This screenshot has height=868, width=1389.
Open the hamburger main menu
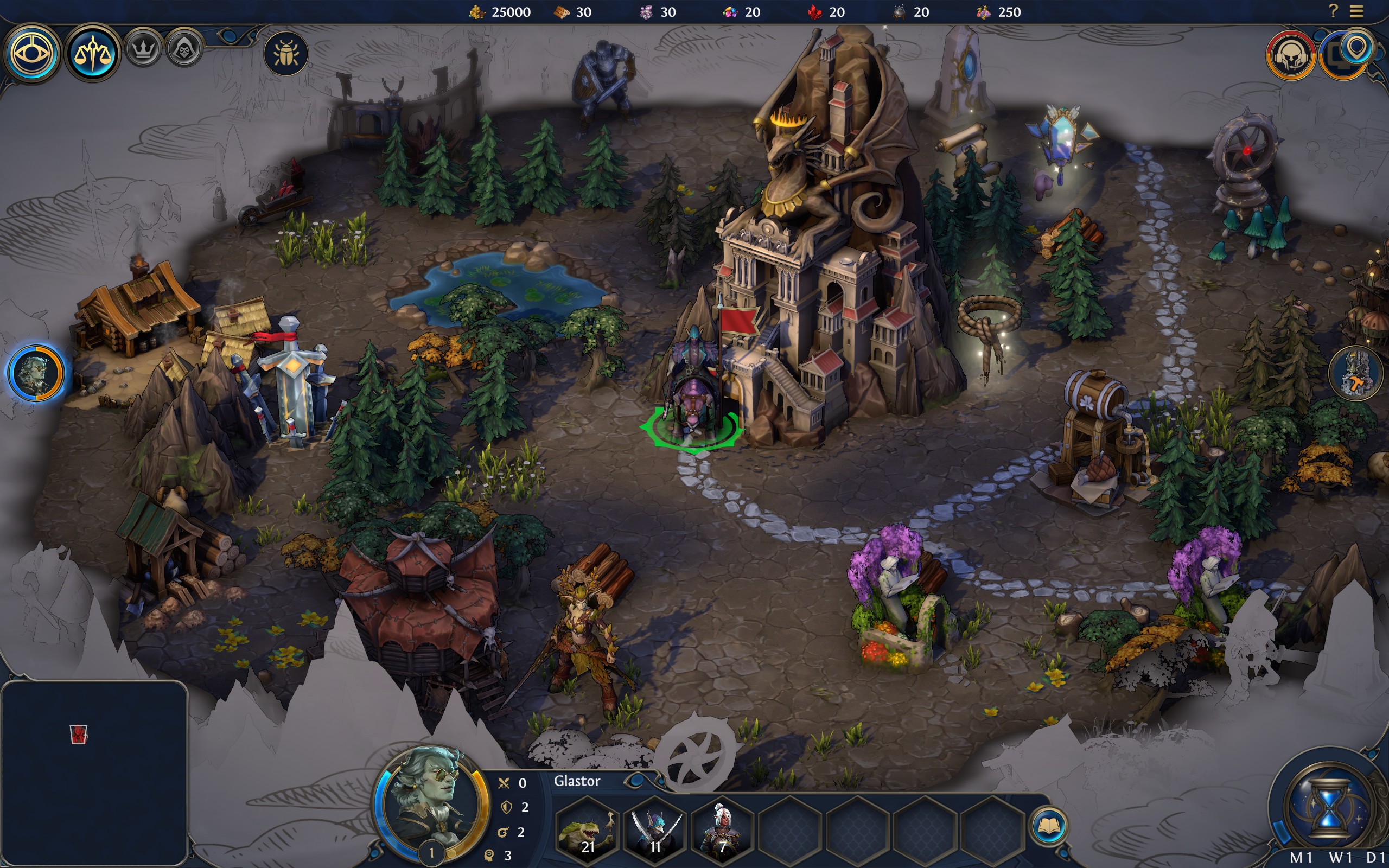[x=1356, y=11]
